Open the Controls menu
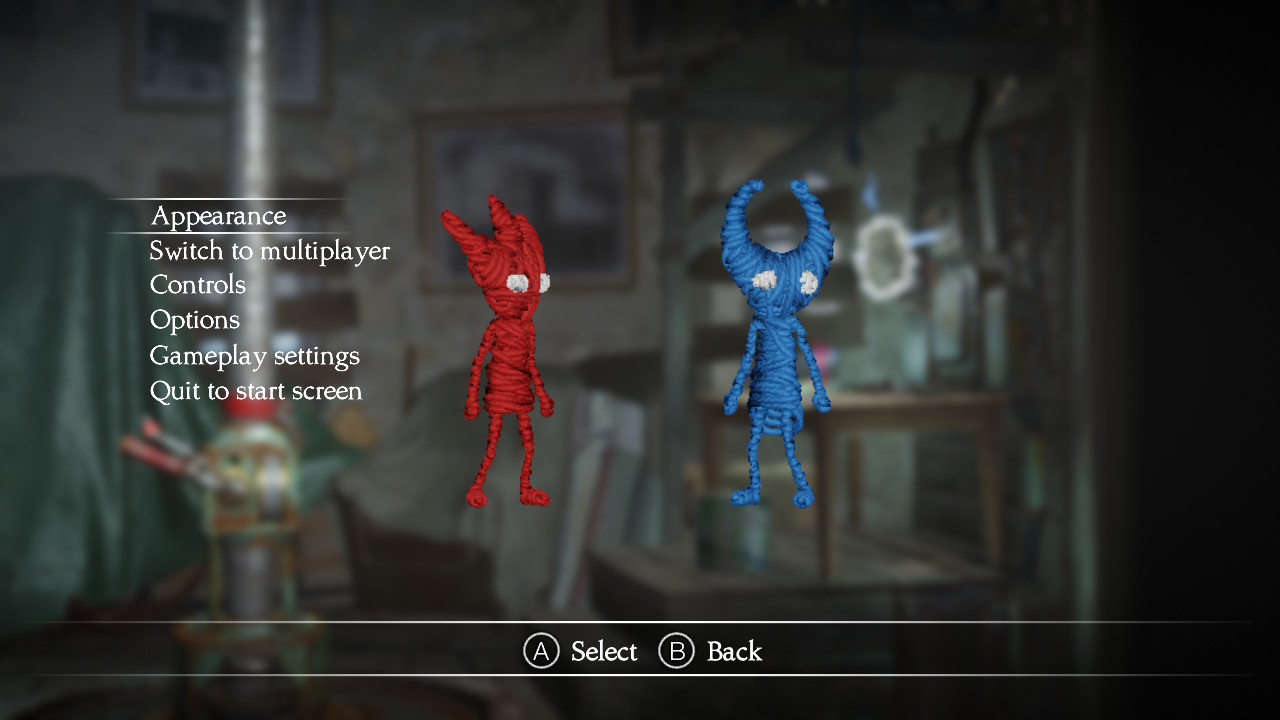This screenshot has width=1280, height=720. coord(197,285)
